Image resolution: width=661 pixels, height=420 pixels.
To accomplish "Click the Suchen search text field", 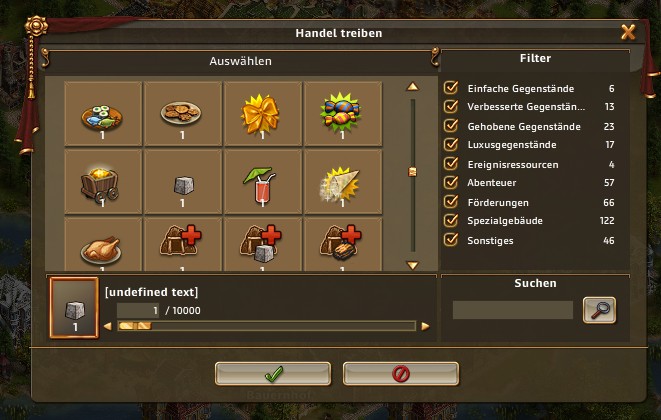I will click(x=512, y=310).
